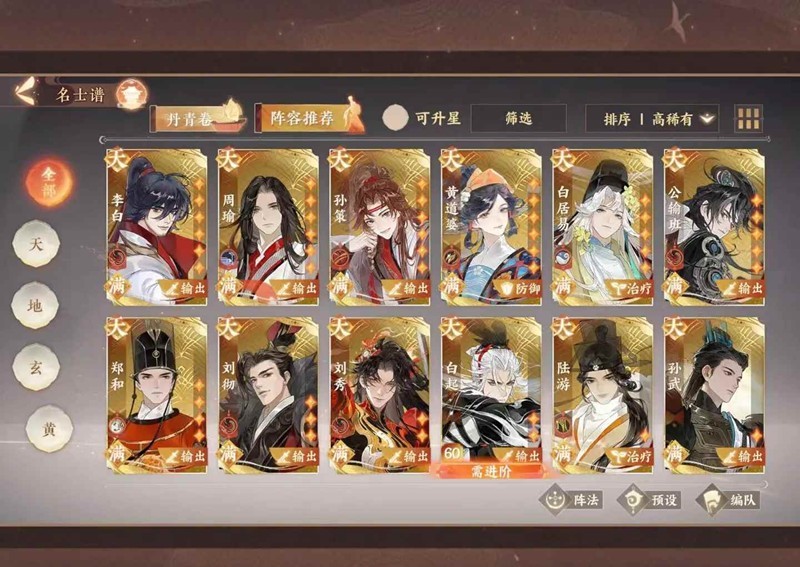Go back from the 名士谱 screen

tap(26, 91)
